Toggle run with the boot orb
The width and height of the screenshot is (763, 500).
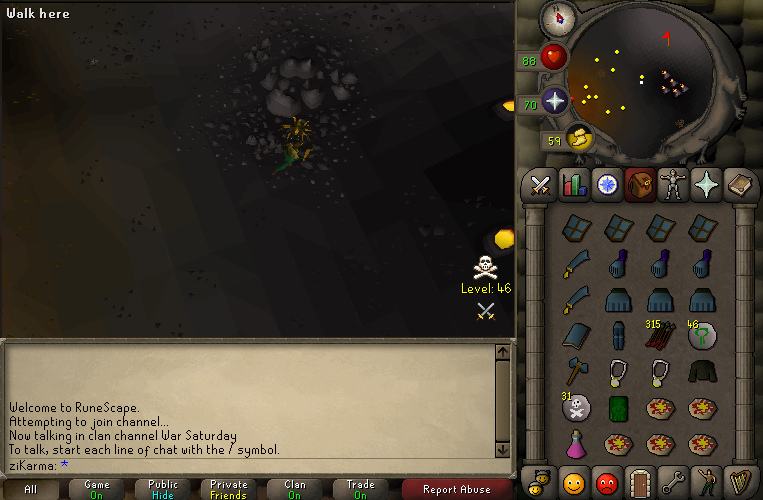[x=580, y=139]
